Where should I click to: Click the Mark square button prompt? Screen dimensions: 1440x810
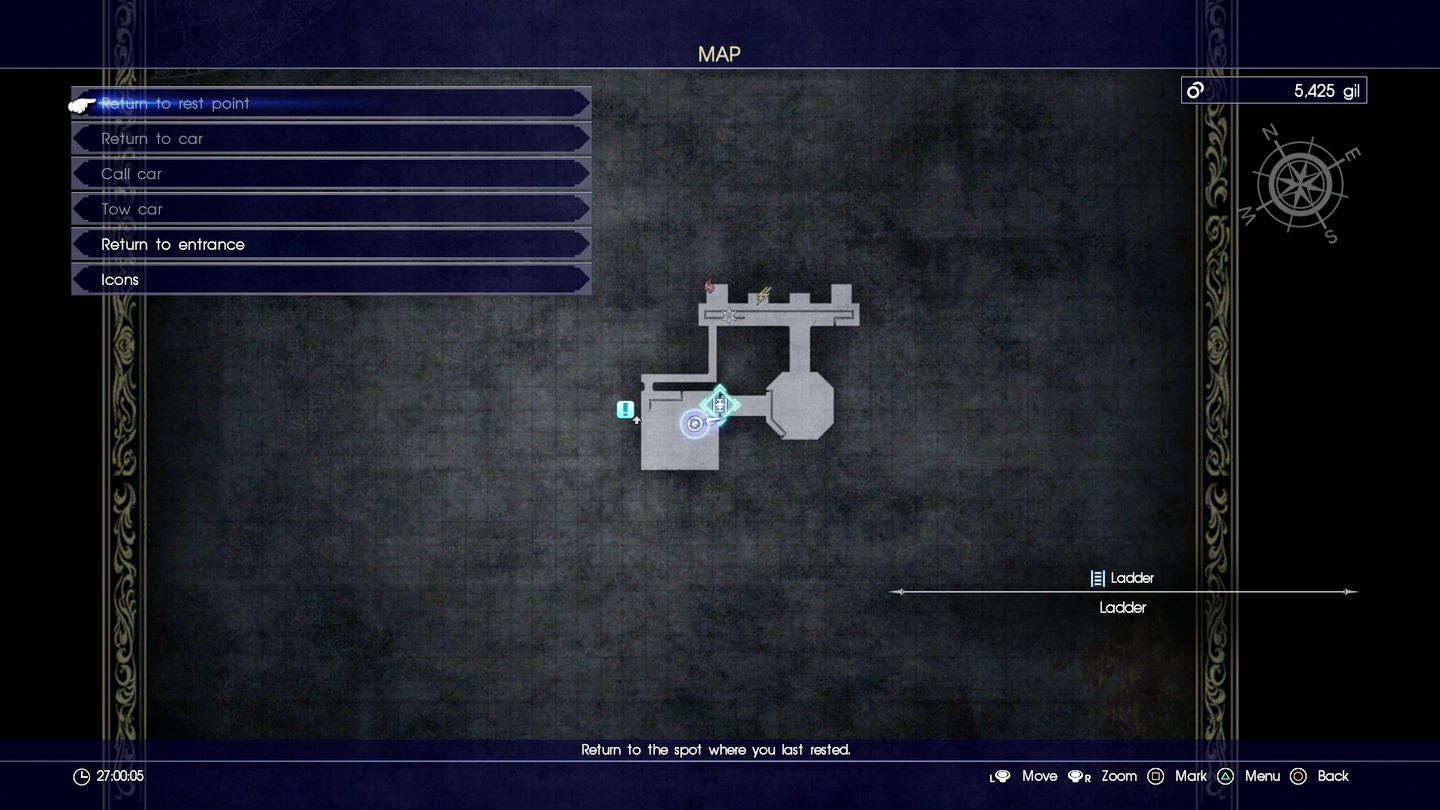tap(1156, 775)
